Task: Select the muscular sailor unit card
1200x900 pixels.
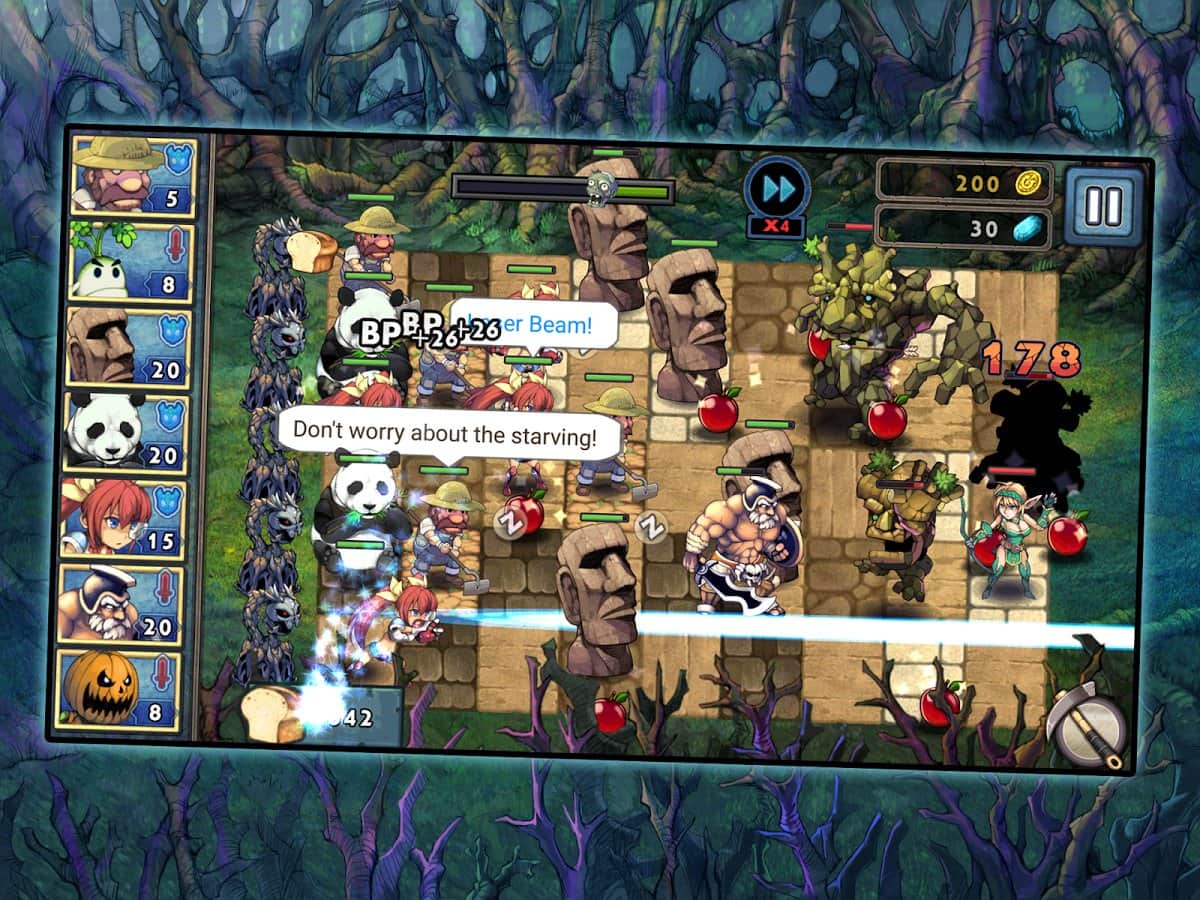Action: pyautogui.click(x=121, y=604)
